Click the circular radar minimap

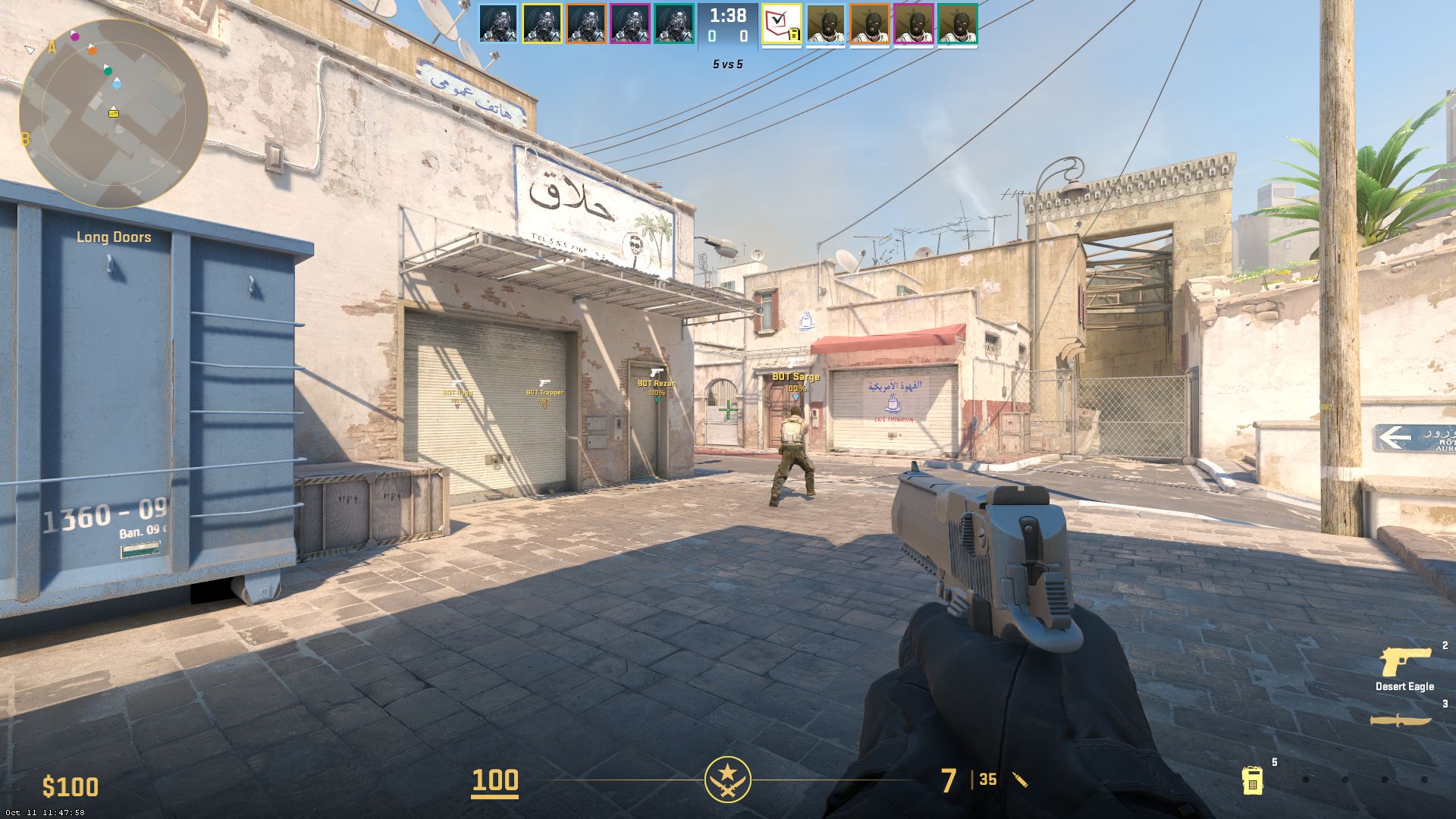click(x=114, y=114)
